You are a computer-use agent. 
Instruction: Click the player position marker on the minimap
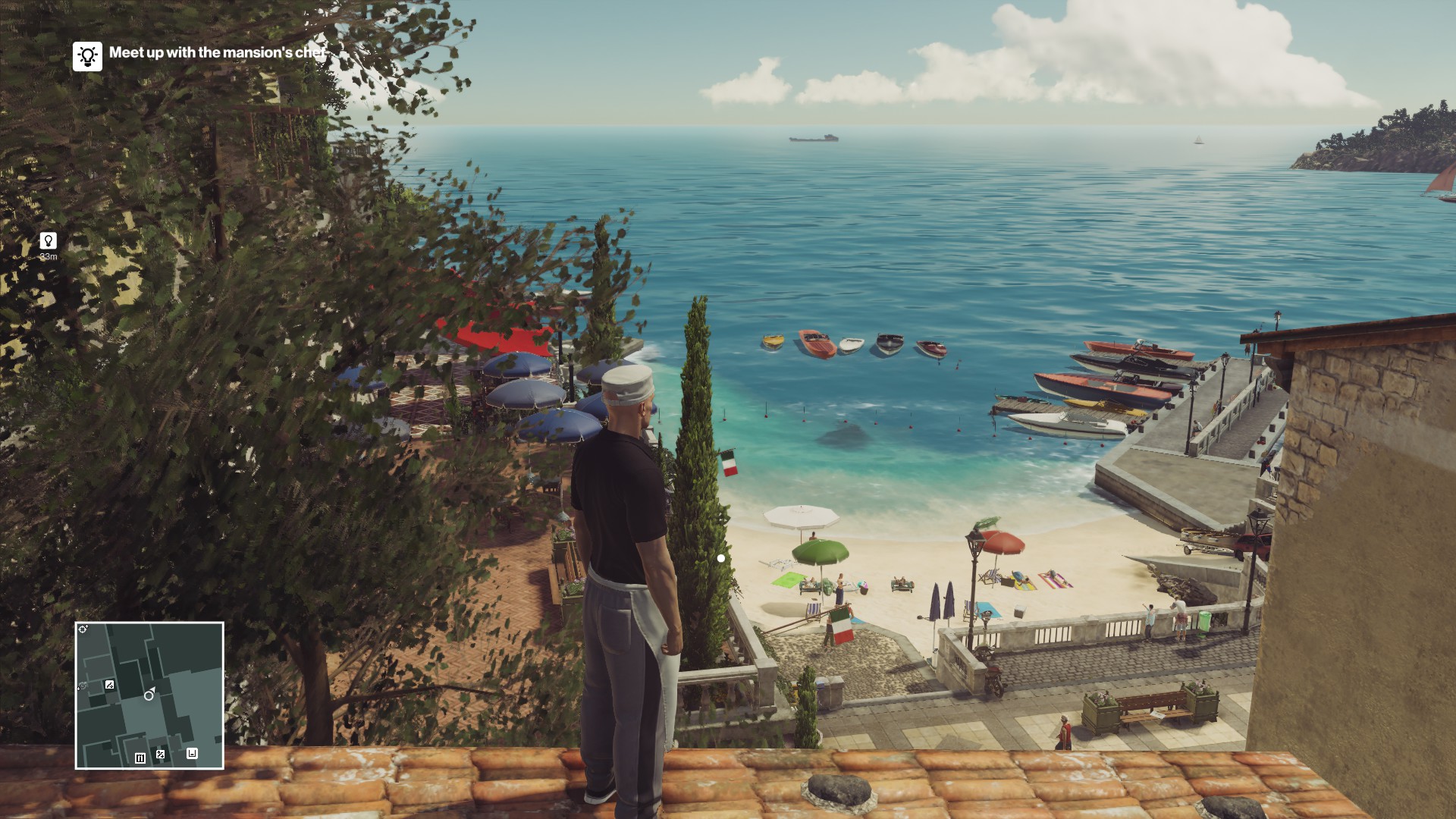click(149, 695)
